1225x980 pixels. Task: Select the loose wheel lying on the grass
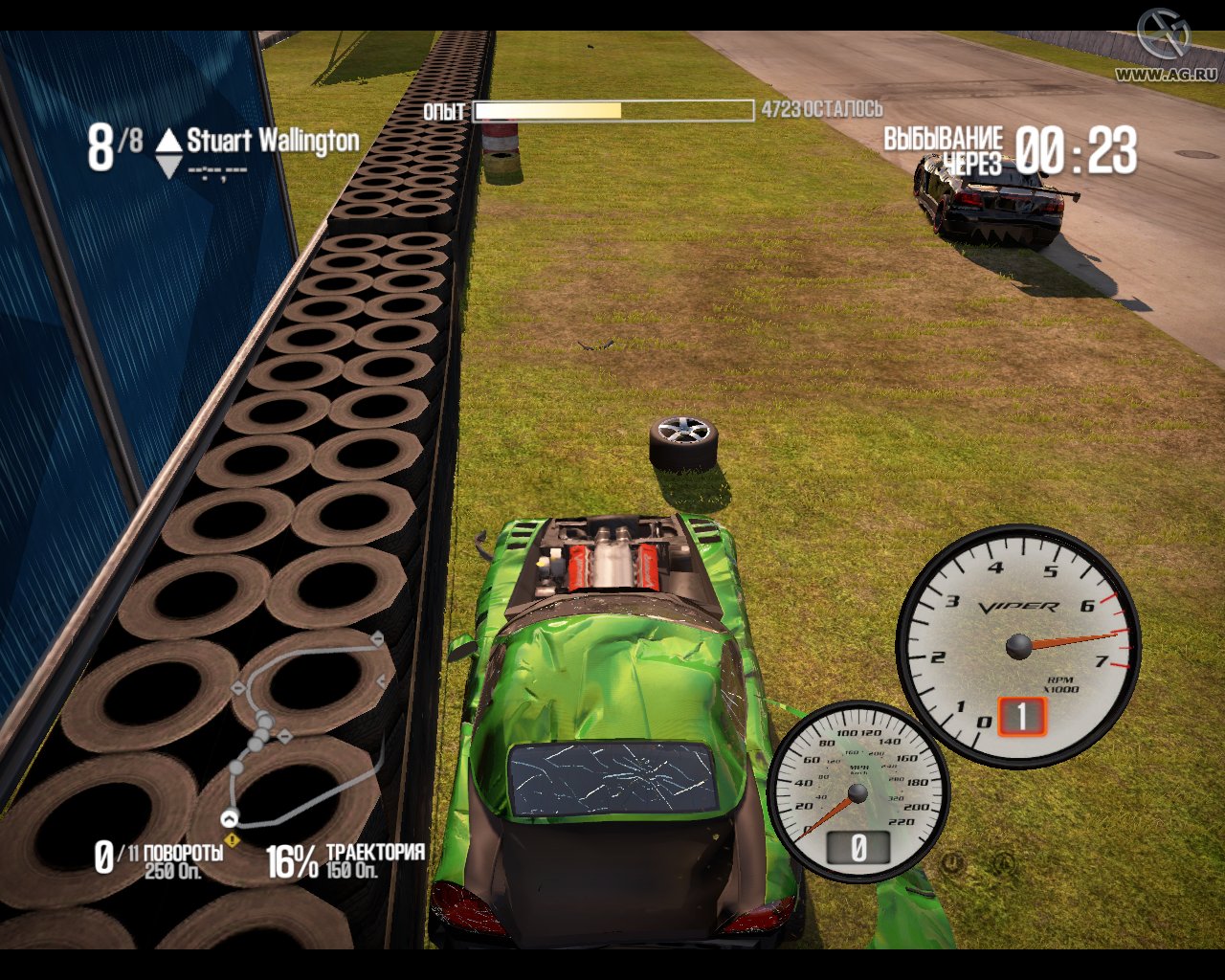pos(681,443)
